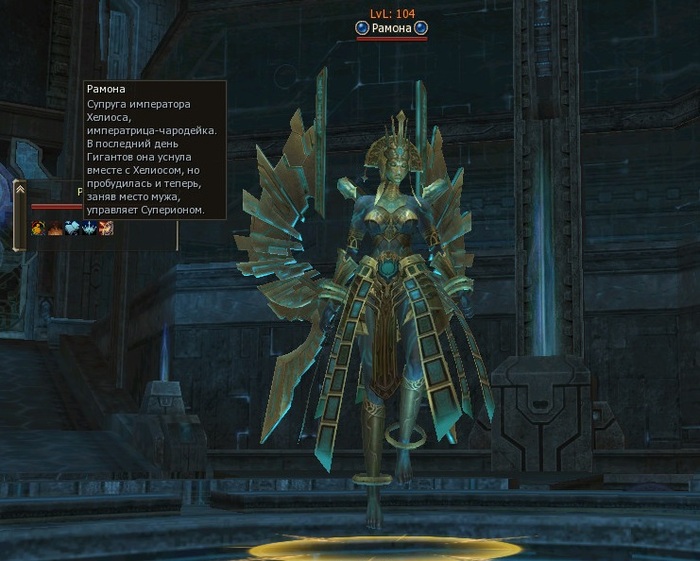The width and height of the screenshot is (700, 561).
Task: Click the orange flame buff icon
Action: click(x=55, y=228)
